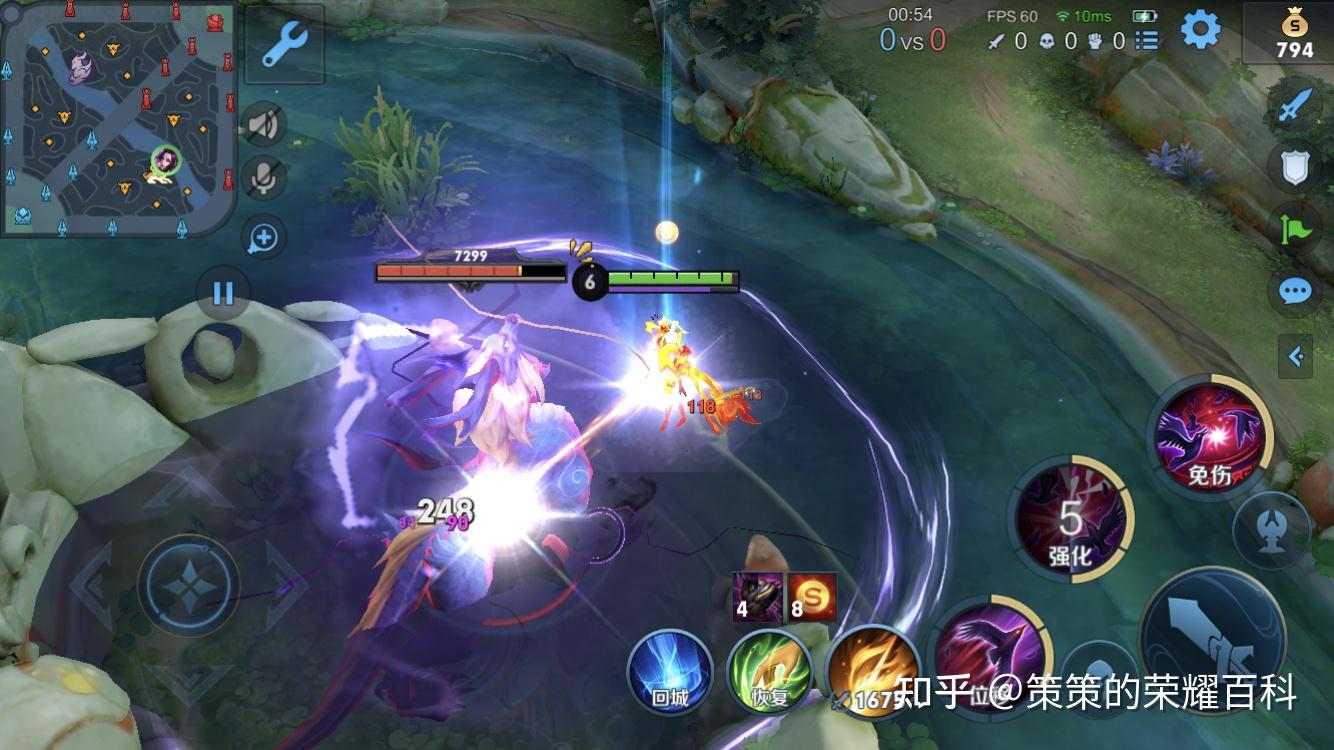Pause the match with the pause button

pos(223,292)
